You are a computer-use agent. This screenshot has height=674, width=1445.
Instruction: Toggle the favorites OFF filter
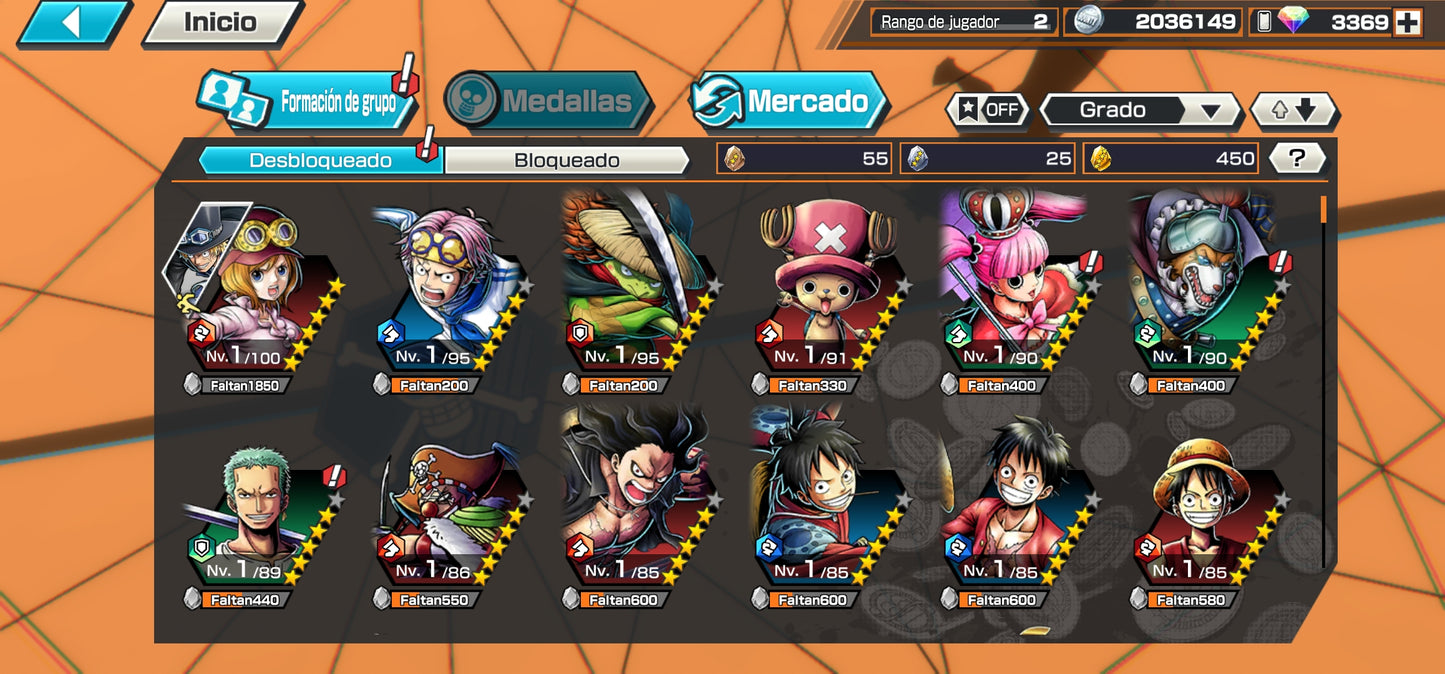pos(988,110)
